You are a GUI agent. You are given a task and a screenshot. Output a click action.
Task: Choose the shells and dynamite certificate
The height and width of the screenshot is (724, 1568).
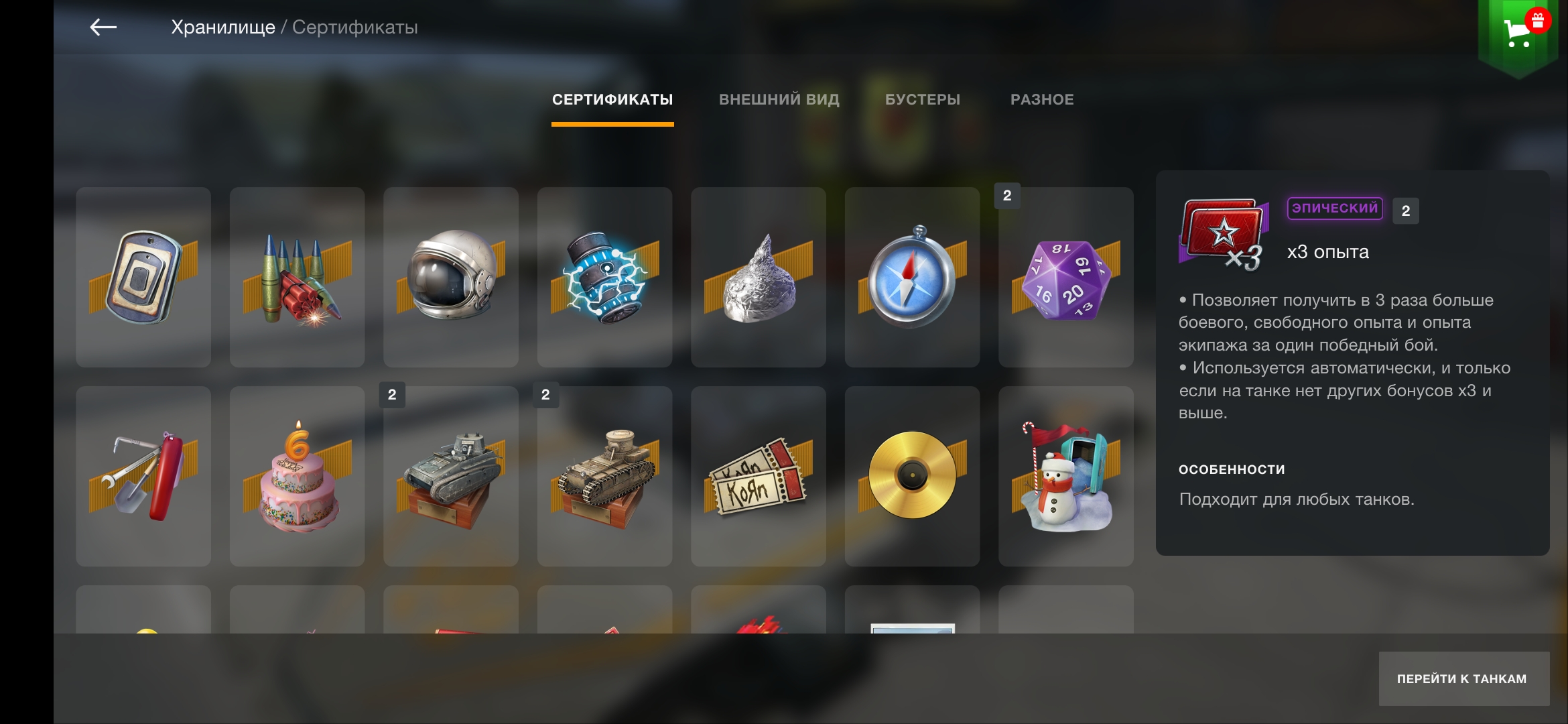coord(297,277)
